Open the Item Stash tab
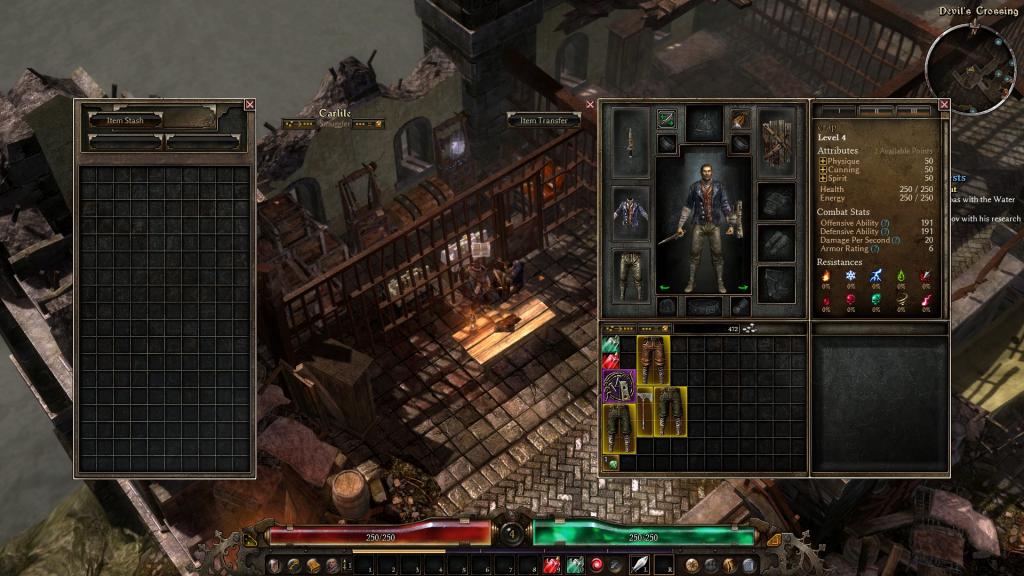The width and height of the screenshot is (1024, 576). pyautogui.click(x=121, y=120)
